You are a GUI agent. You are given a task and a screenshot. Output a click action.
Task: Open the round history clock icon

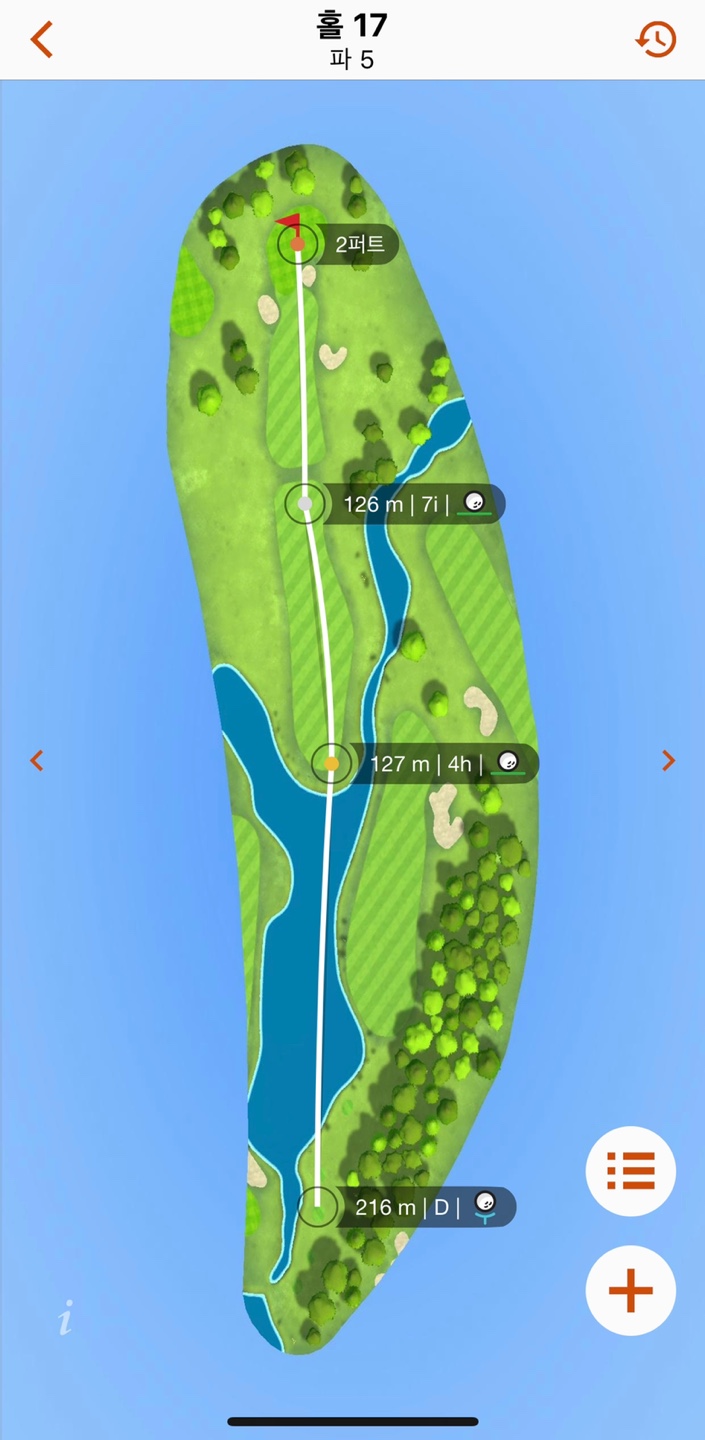656,40
